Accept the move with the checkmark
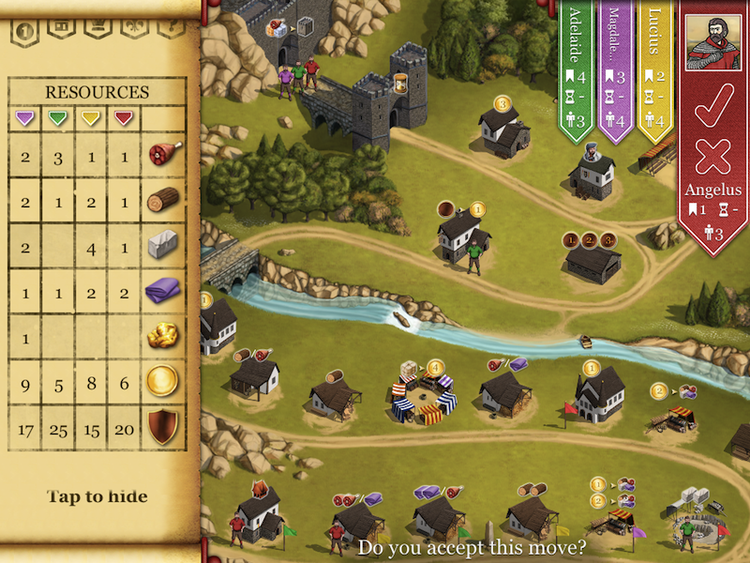This screenshot has width=750, height=563. point(714,106)
